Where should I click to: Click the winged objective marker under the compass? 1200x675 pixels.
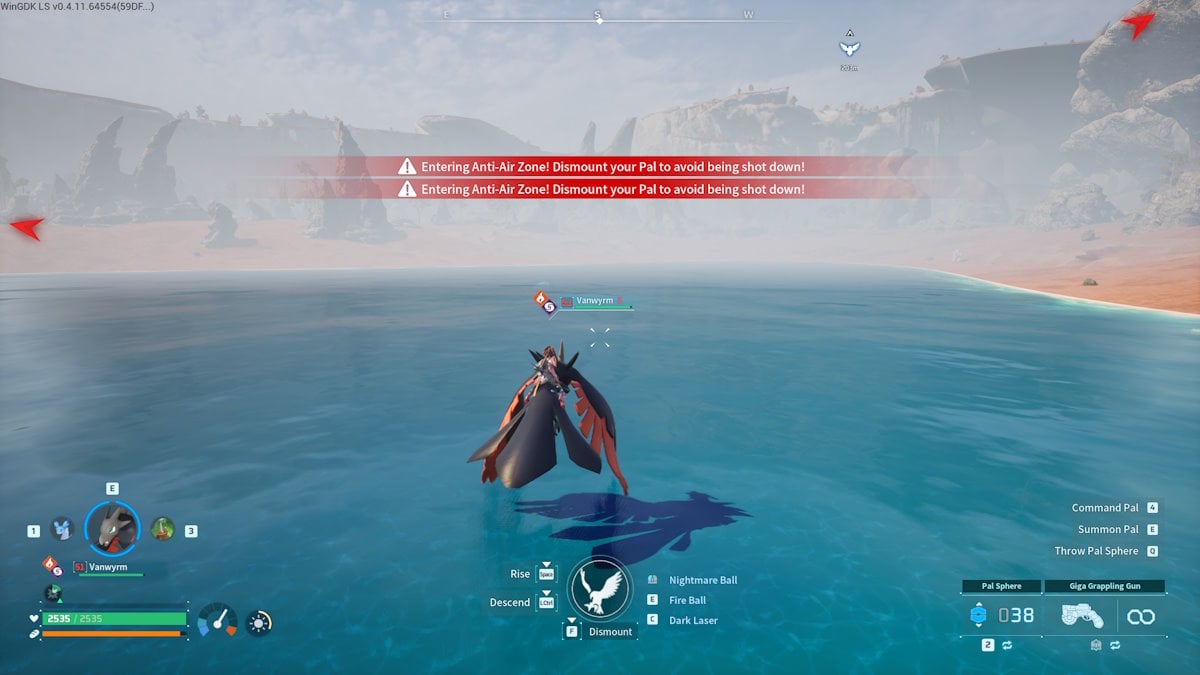tap(849, 47)
